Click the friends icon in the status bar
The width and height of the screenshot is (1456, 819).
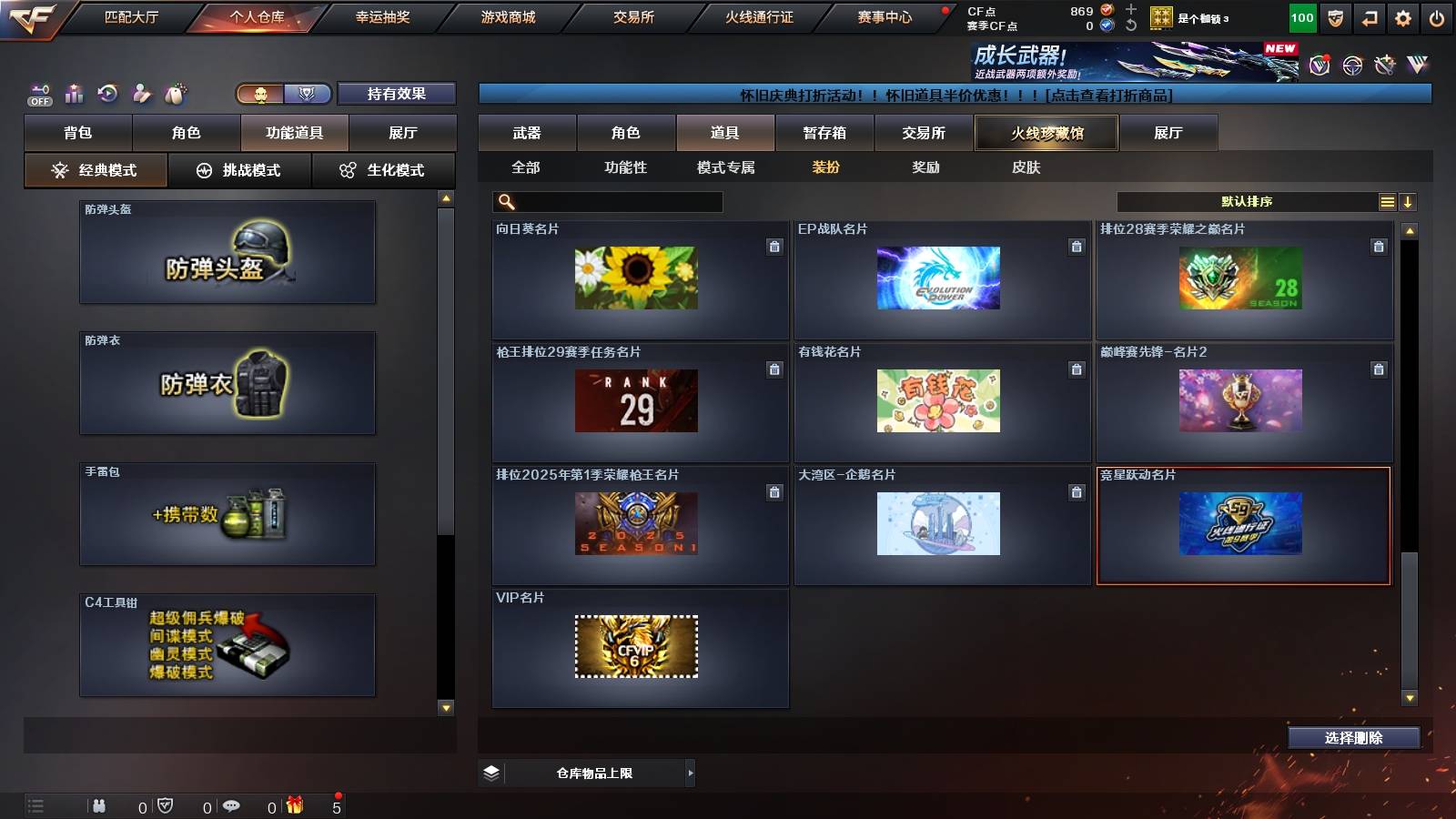(x=100, y=806)
